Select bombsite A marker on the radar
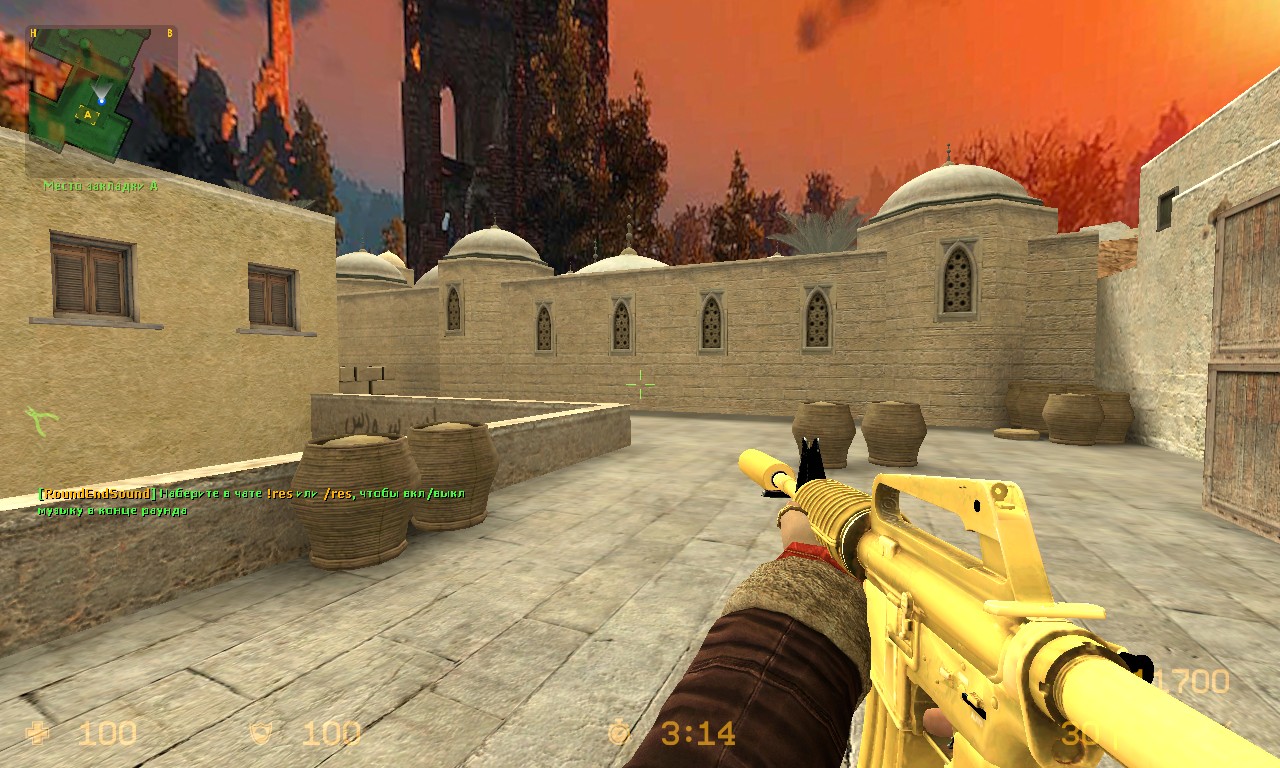This screenshot has height=768, width=1280. tap(89, 115)
